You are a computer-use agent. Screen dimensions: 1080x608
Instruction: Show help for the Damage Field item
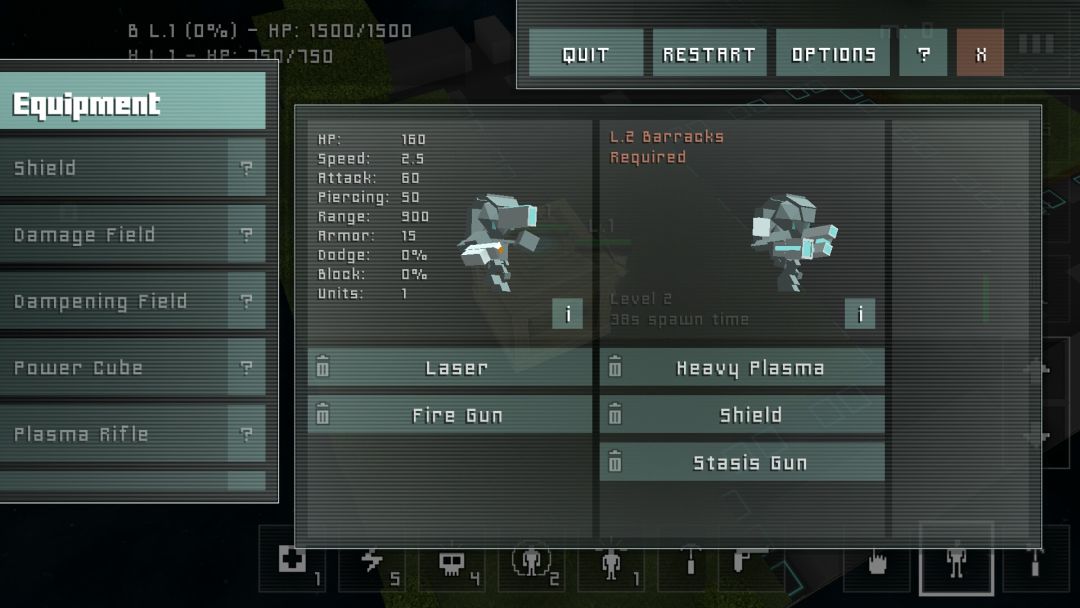[246, 235]
